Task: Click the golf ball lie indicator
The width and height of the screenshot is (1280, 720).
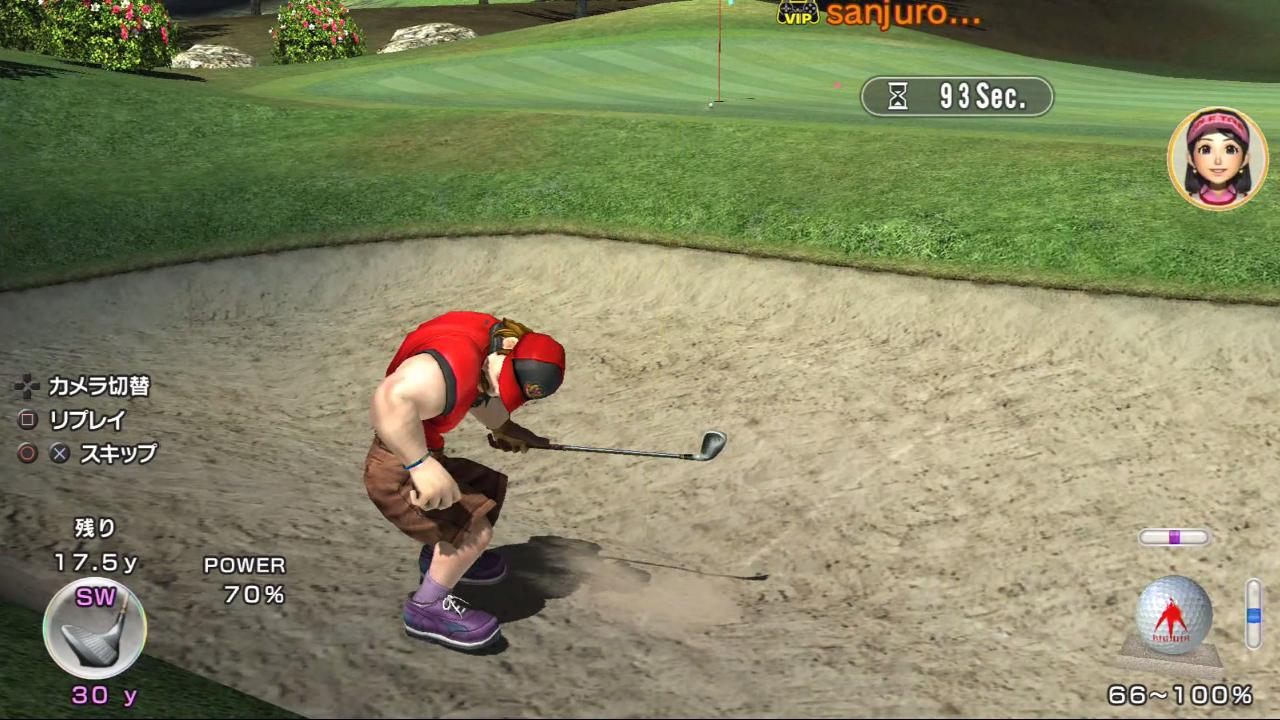Action: 1173,616
